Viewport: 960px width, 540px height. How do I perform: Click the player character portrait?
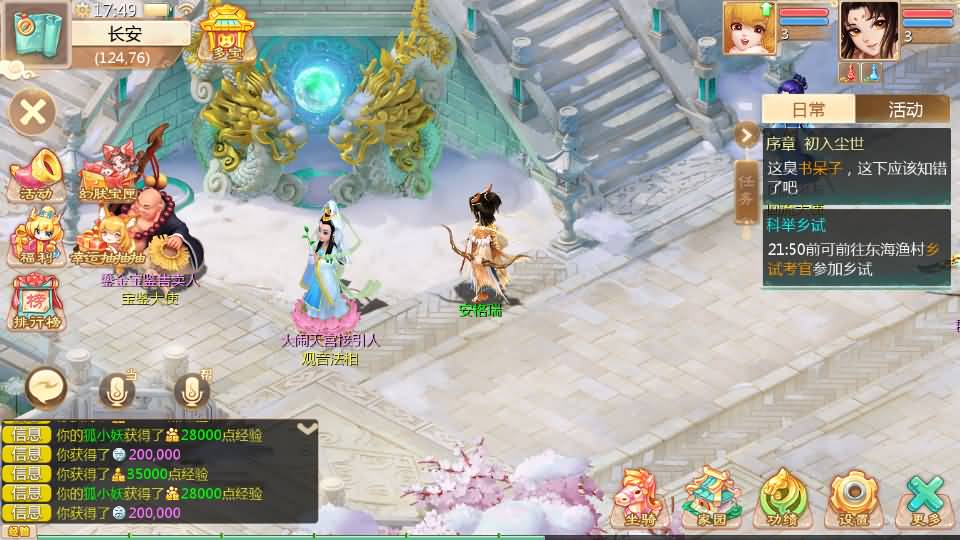pyautogui.click(x=868, y=30)
